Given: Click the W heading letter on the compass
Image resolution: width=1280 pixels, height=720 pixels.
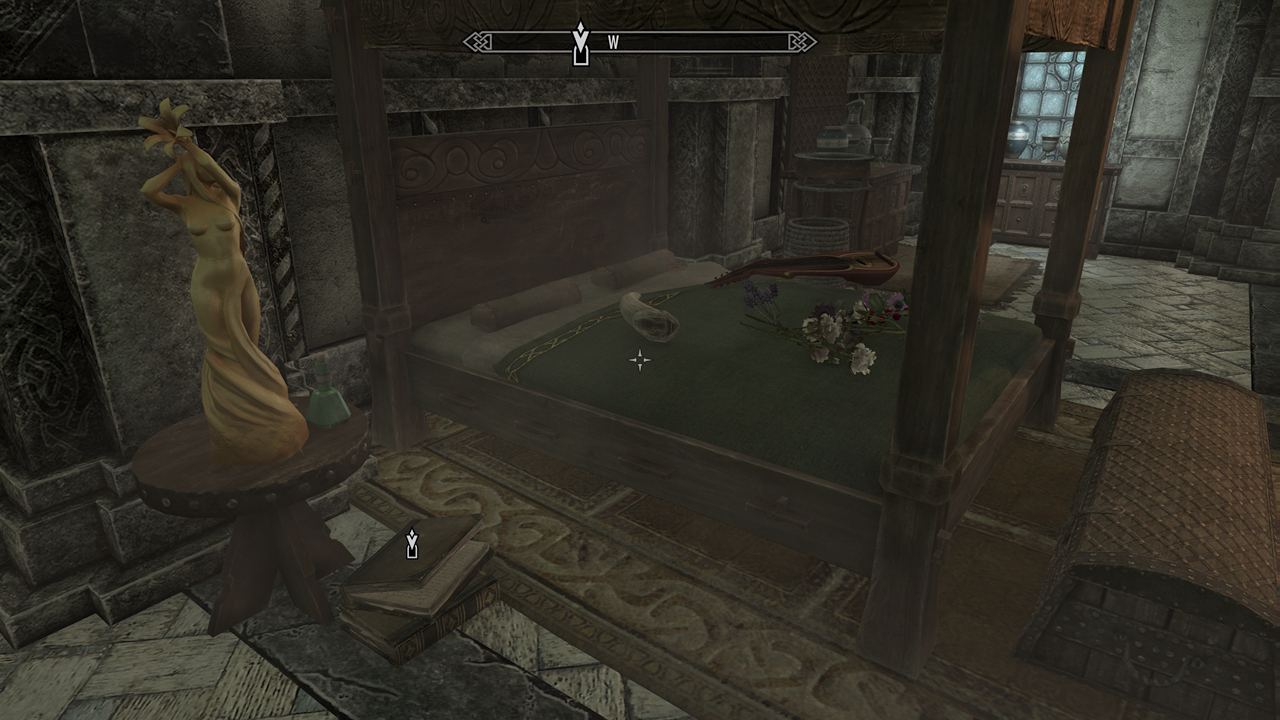Looking at the screenshot, I should (613, 42).
